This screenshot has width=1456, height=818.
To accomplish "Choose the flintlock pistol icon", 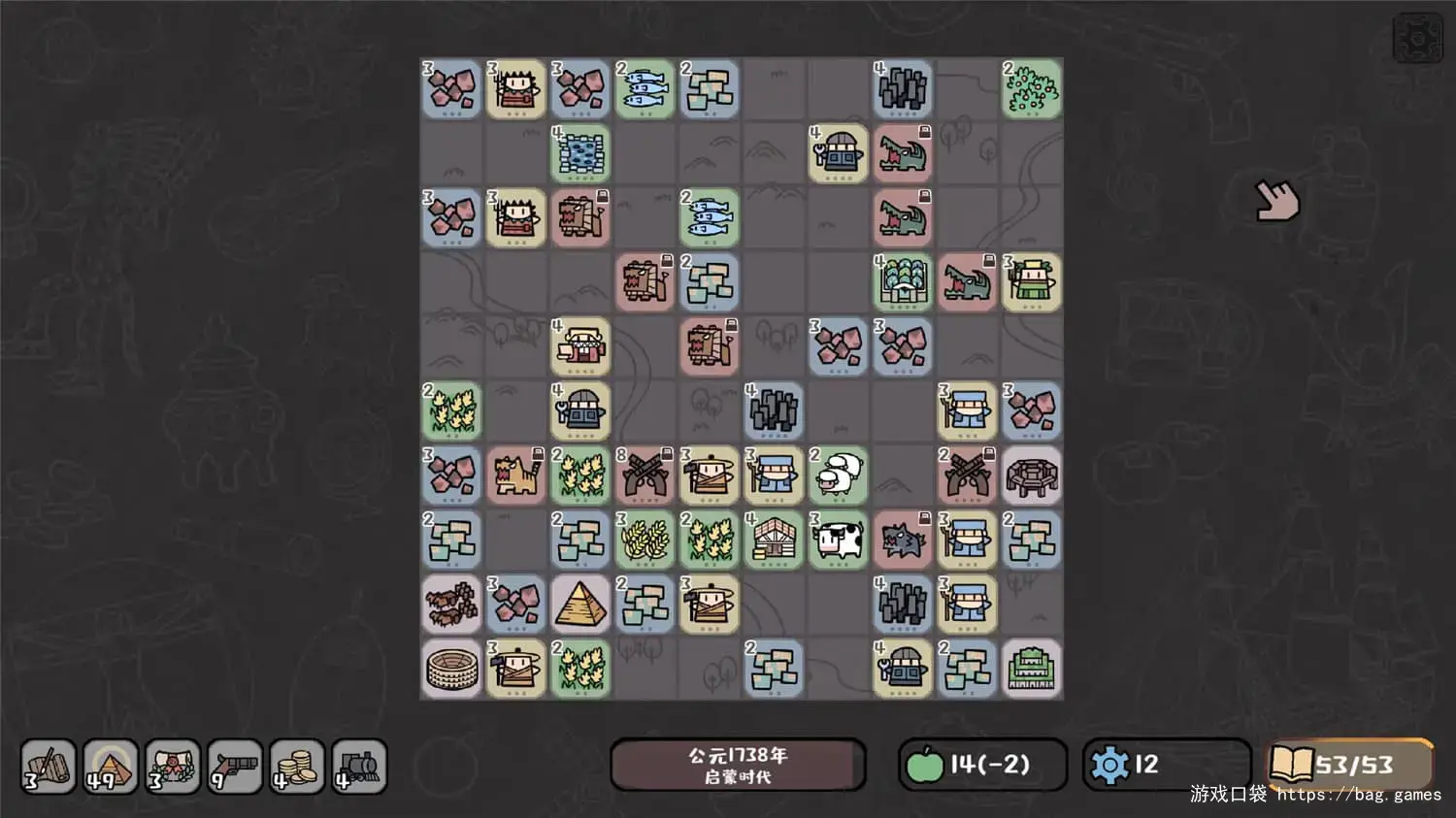I will click(x=235, y=767).
